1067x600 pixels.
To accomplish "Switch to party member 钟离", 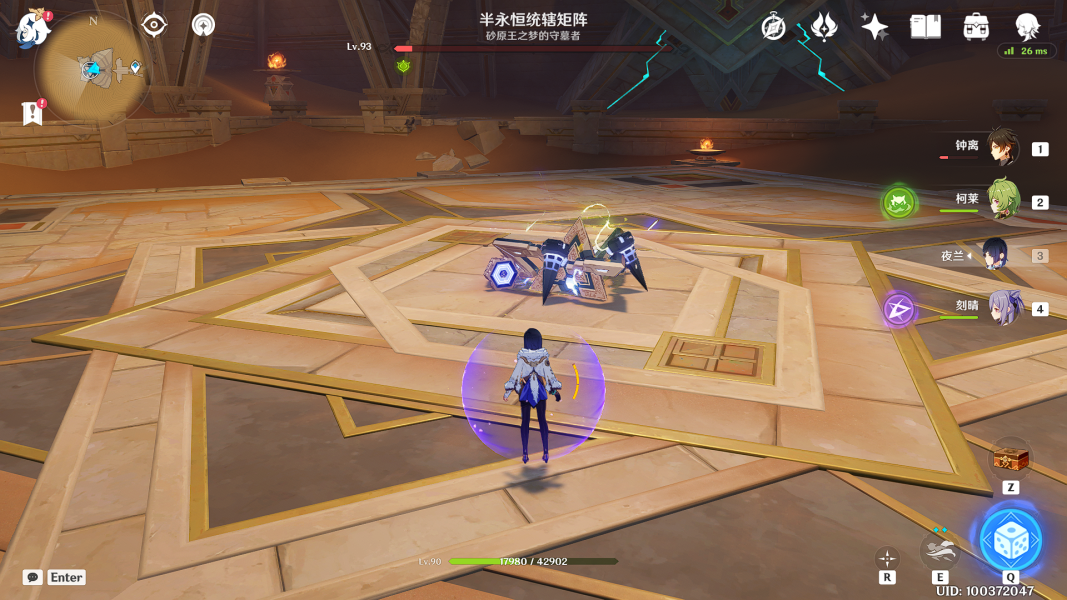I will tap(1003, 148).
